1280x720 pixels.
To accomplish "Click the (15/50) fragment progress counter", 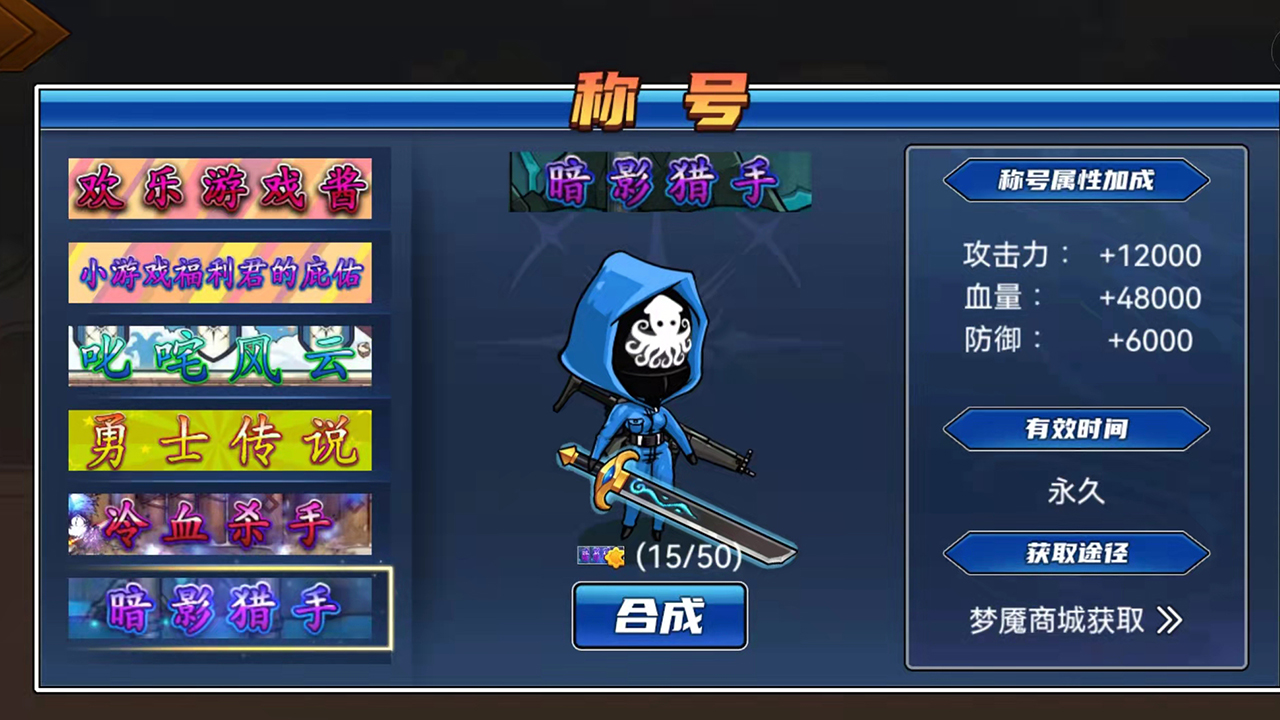I will (x=687, y=557).
